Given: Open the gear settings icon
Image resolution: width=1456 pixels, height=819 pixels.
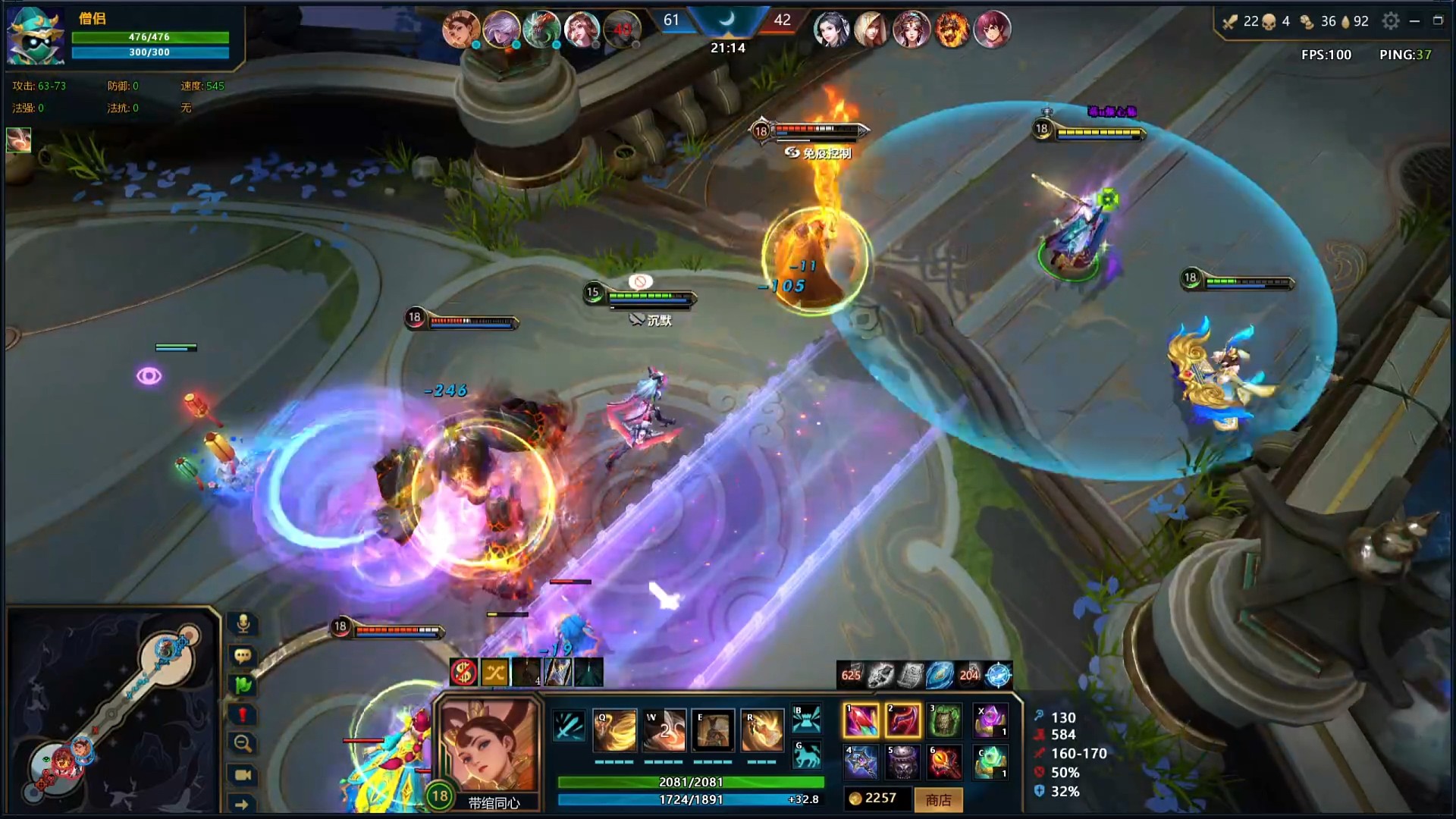Looking at the screenshot, I should (x=1390, y=21).
